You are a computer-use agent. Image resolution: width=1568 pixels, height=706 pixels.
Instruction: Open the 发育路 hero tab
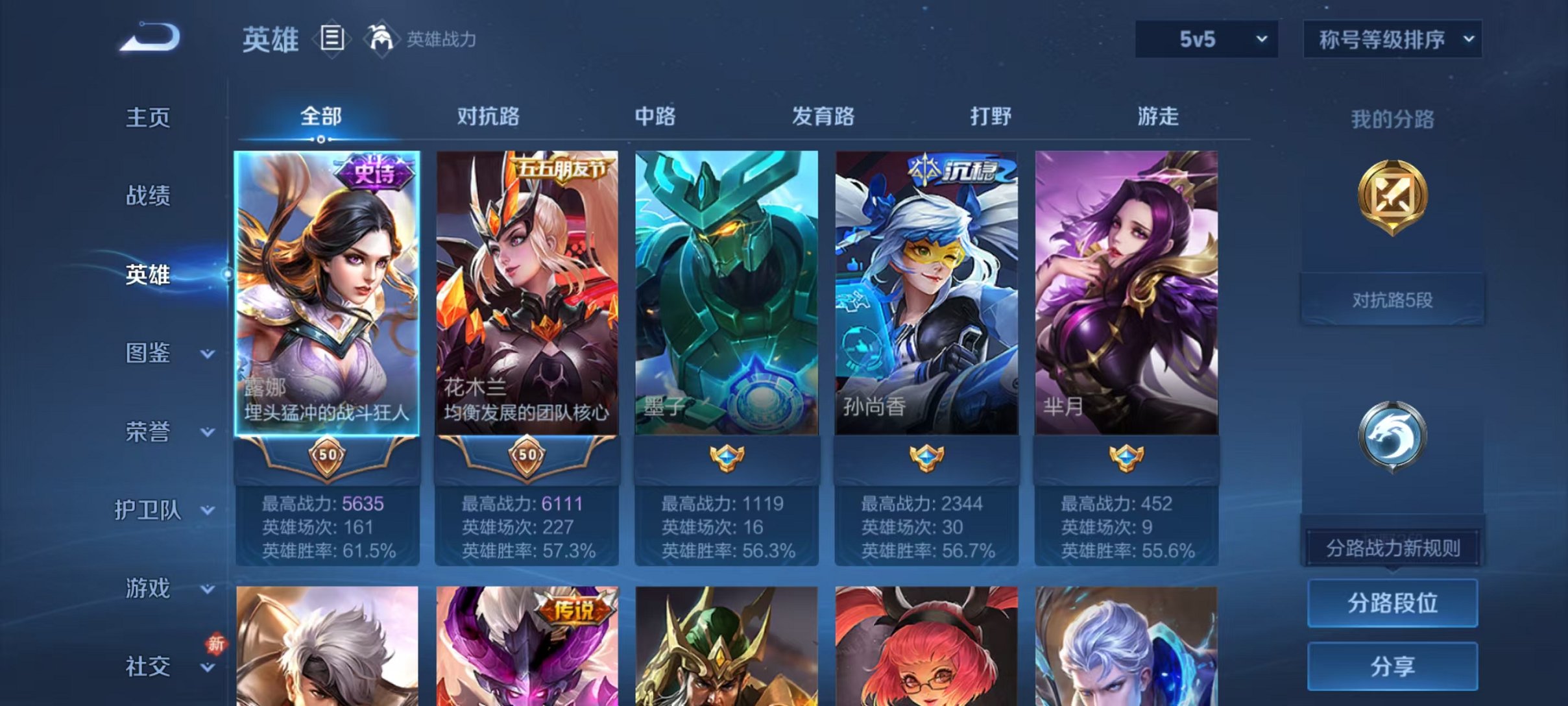tap(821, 117)
